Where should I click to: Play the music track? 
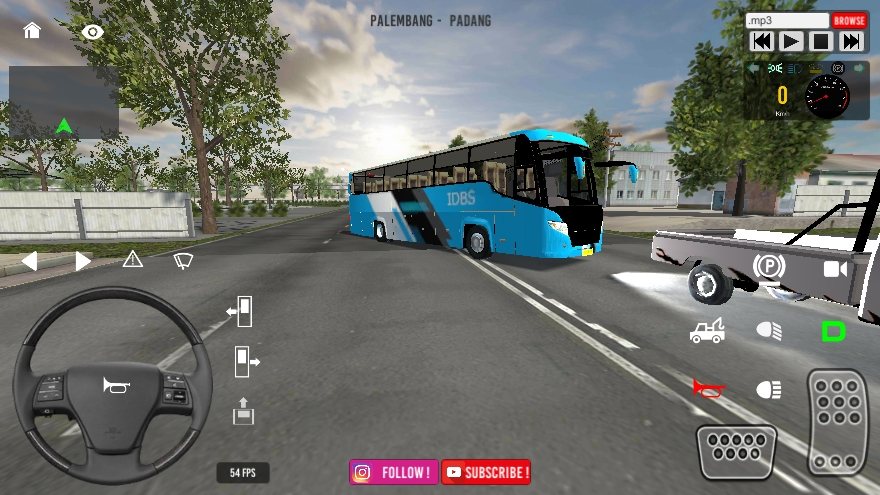[791, 41]
